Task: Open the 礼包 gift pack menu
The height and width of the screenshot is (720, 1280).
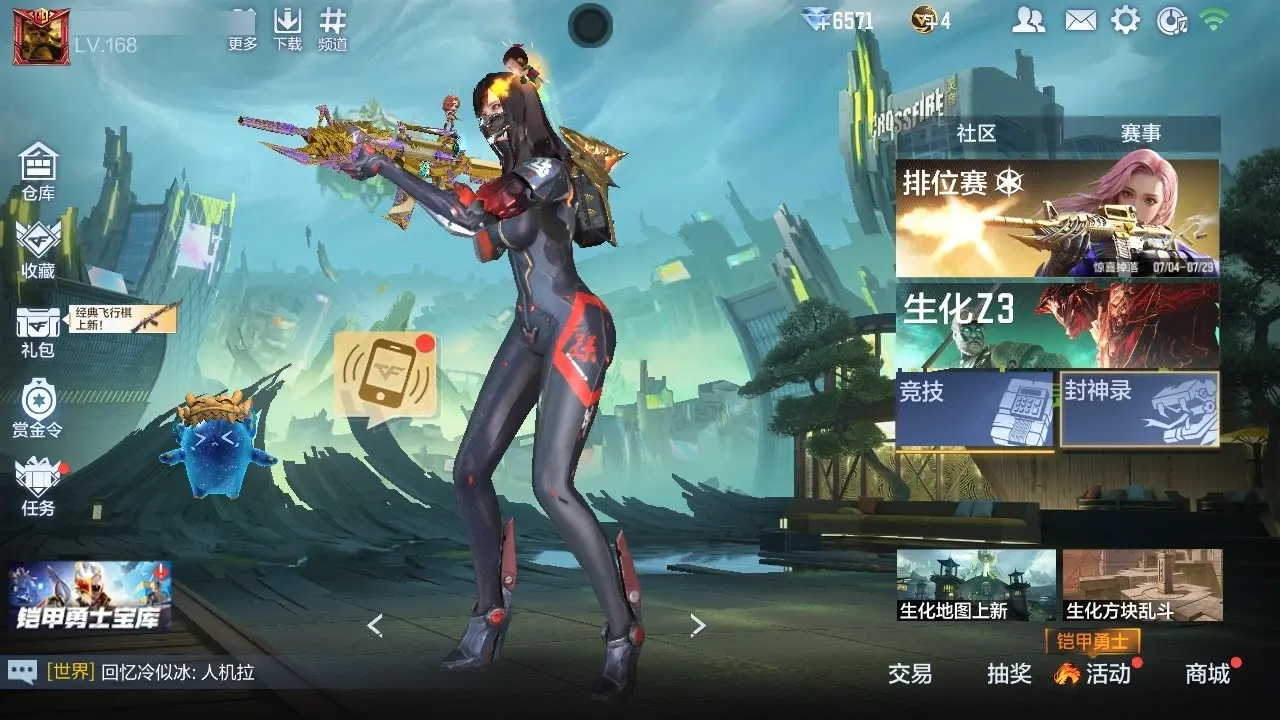Action: coord(38,330)
